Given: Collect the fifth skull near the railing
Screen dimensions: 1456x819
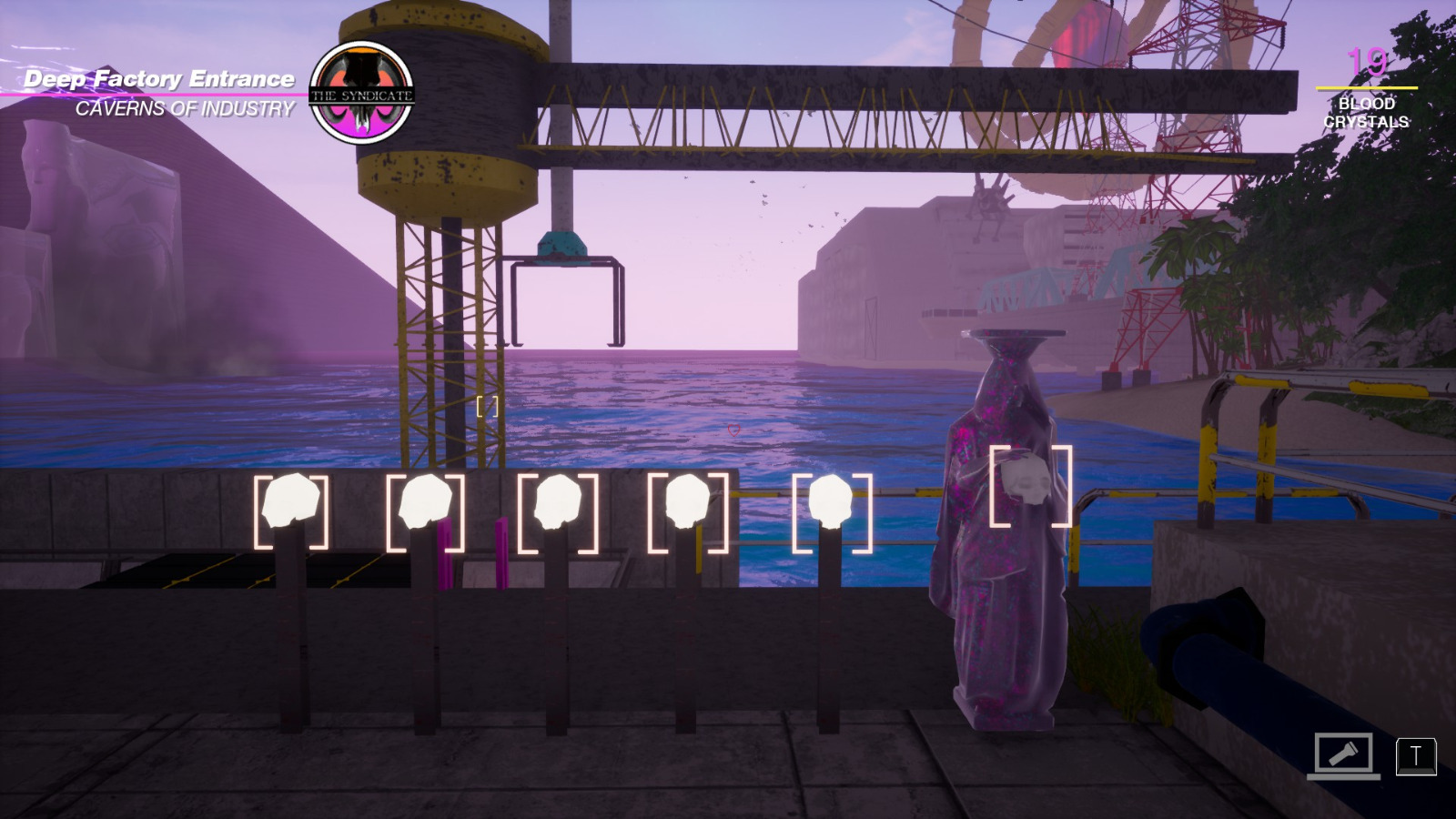Looking at the screenshot, I should pos(833,500).
